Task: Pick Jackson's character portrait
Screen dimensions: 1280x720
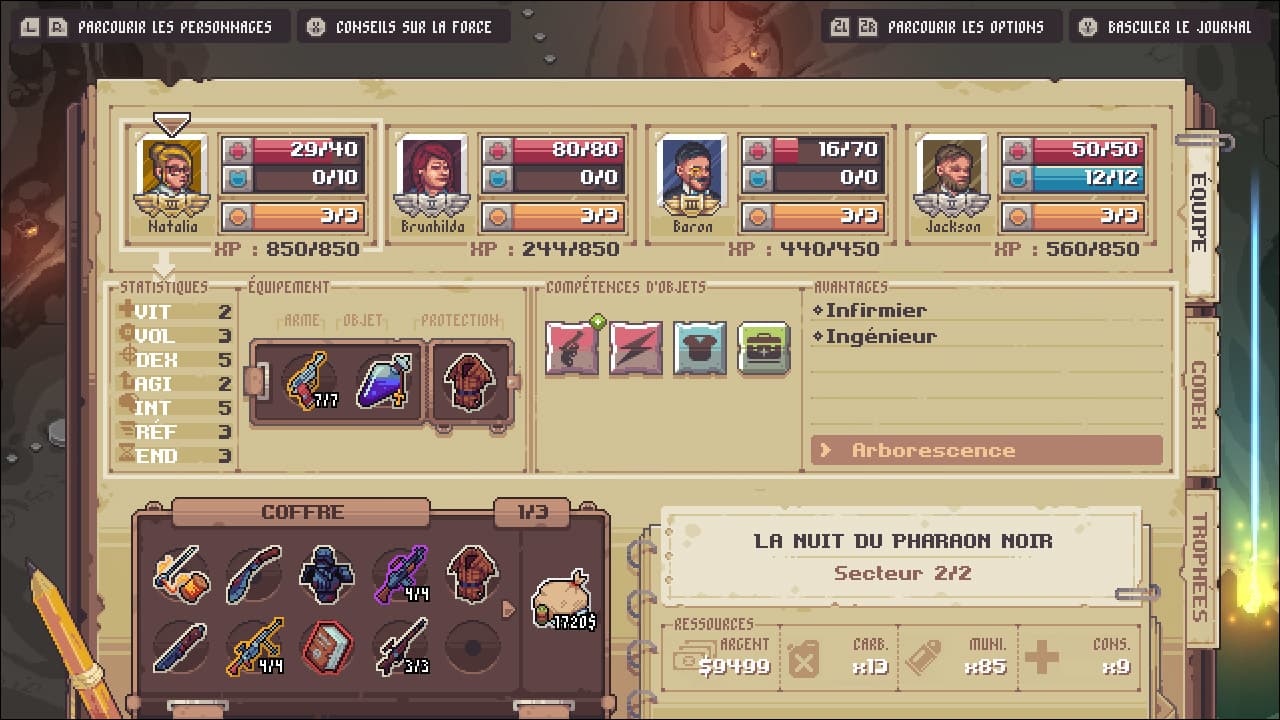Action: pos(952,172)
